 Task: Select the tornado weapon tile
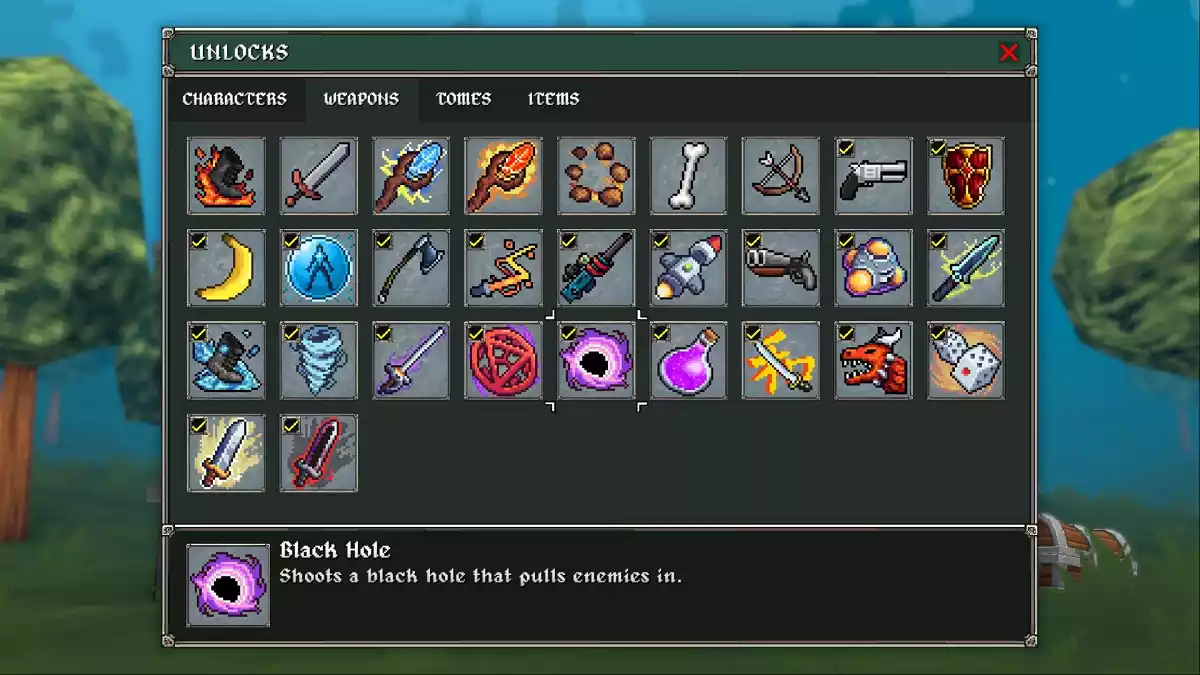[319, 361]
